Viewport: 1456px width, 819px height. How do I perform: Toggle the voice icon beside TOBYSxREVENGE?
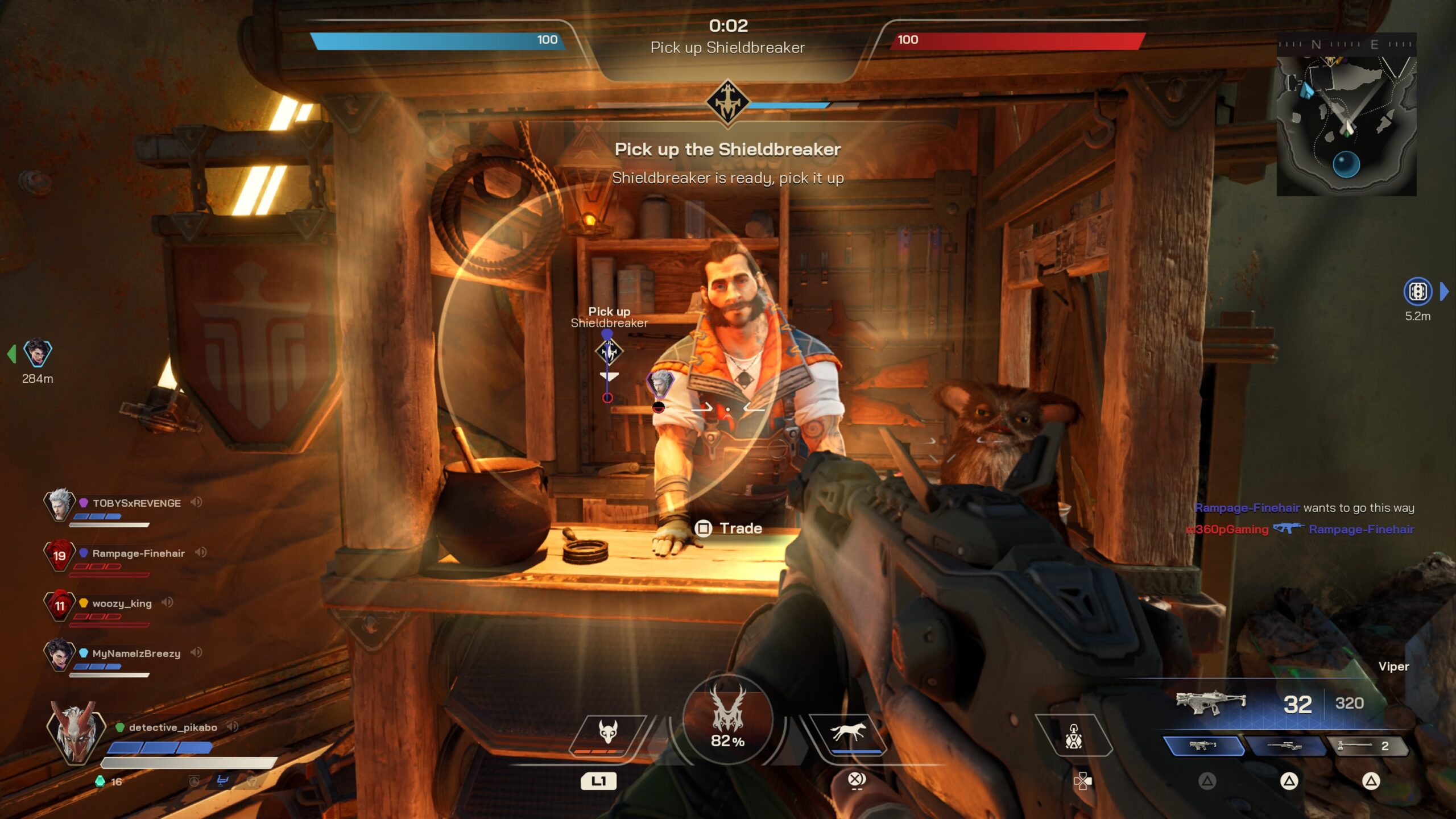tap(196, 502)
